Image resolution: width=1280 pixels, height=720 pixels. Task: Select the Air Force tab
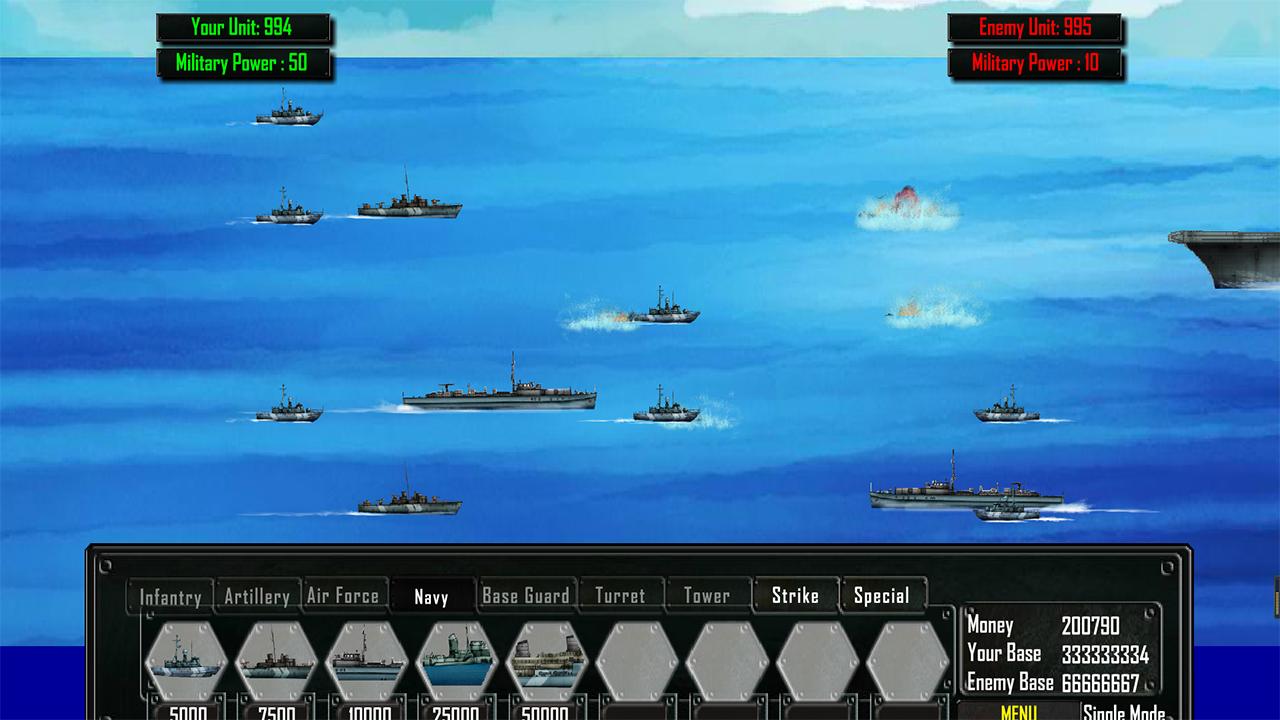343,596
